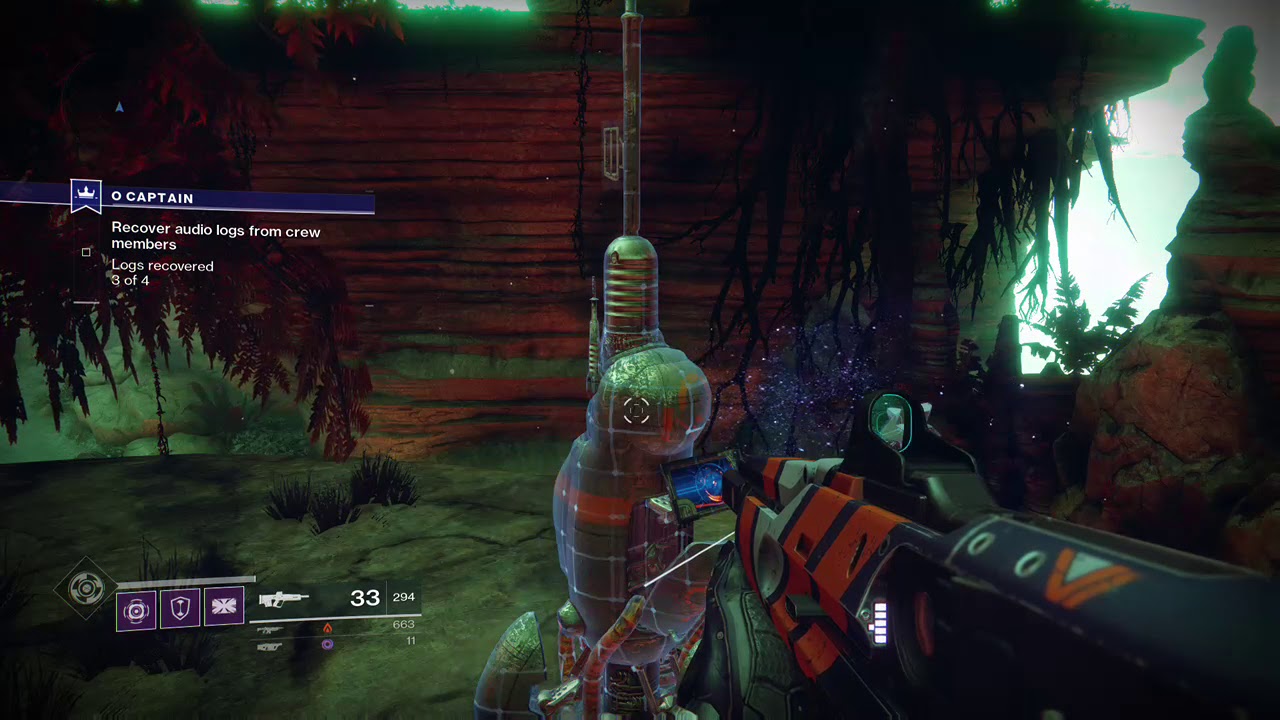Select the equipped auto rifle weapon icon
The height and width of the screenshot is (720, 1280).
pyautogui.click(x=284, y=599)
